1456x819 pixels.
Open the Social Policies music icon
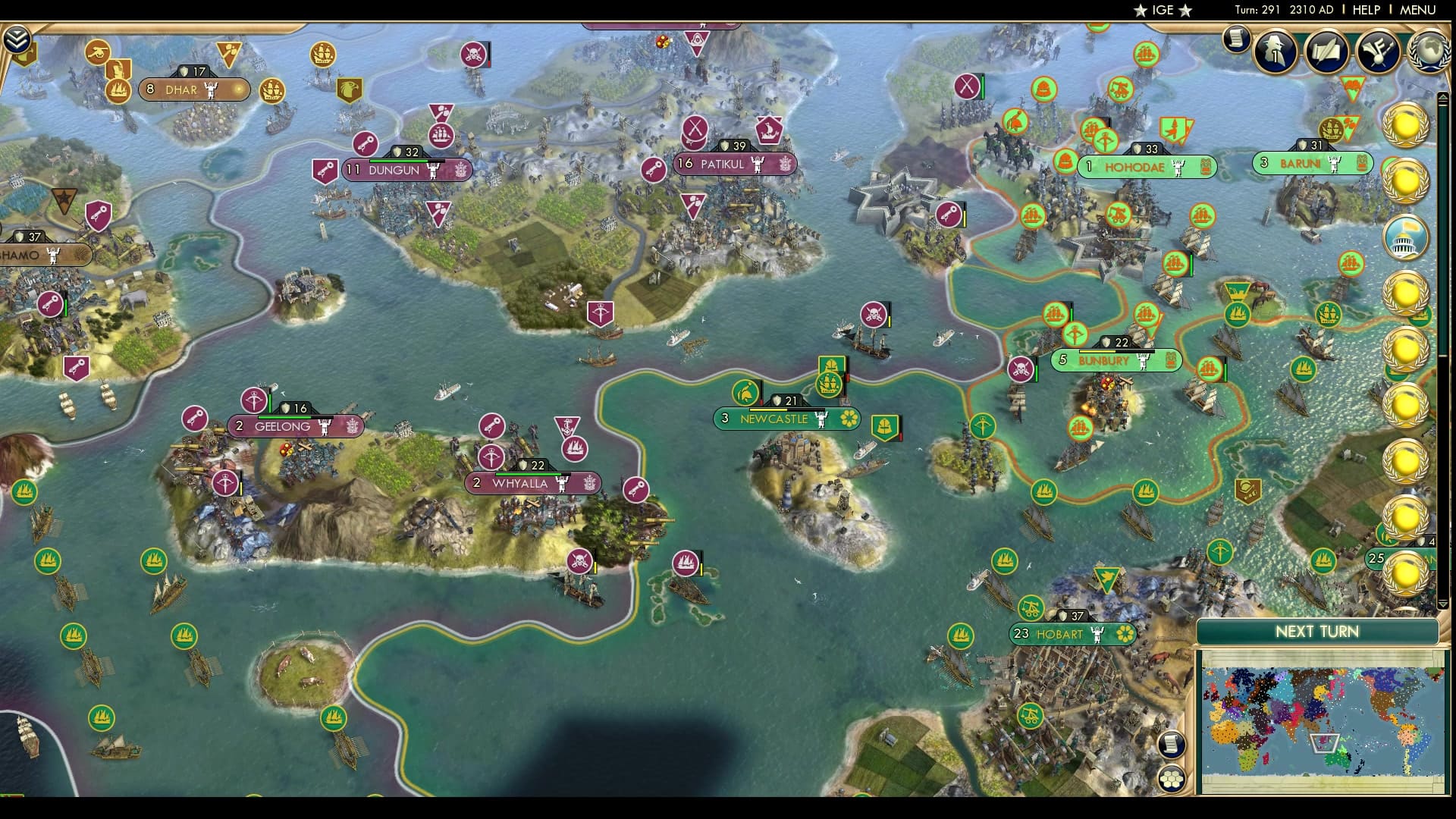[1378, 49]
